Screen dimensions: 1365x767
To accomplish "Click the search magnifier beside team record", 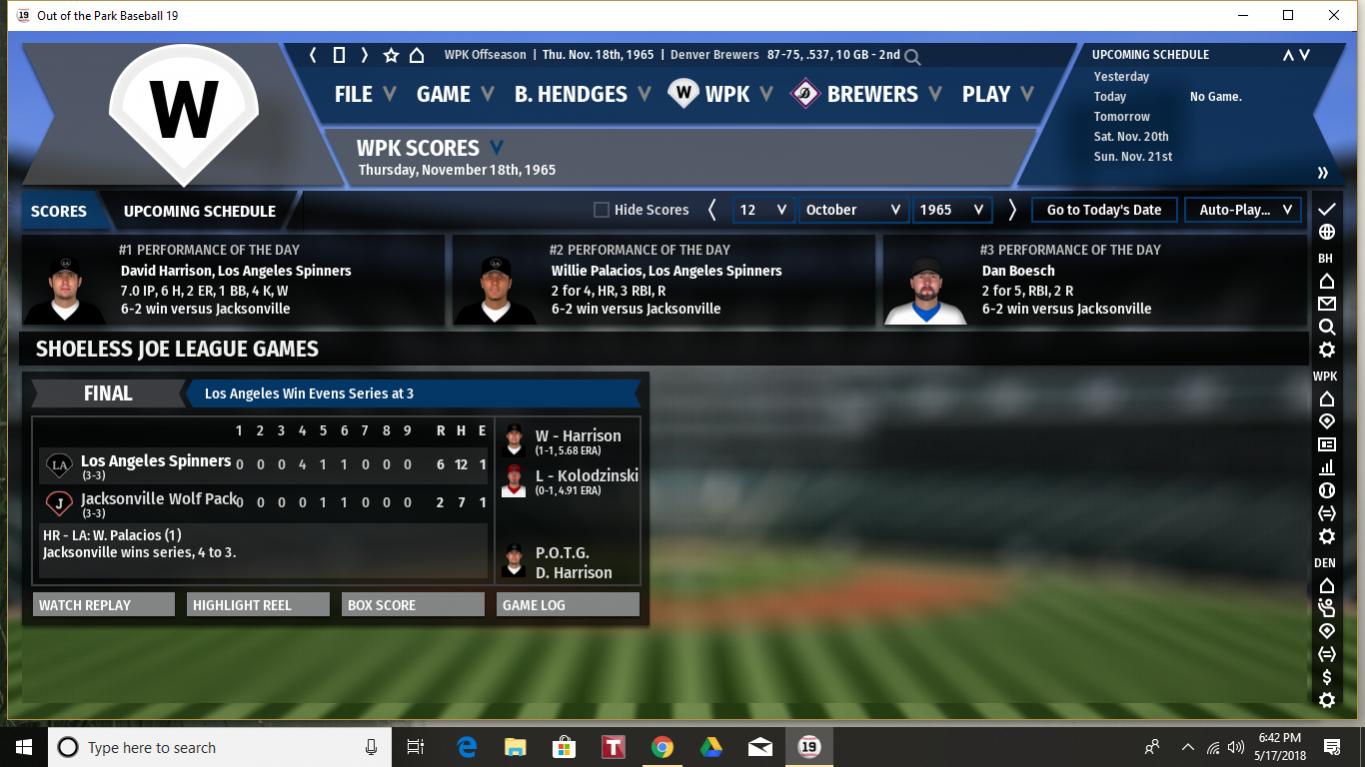I will tap(912, 57).
